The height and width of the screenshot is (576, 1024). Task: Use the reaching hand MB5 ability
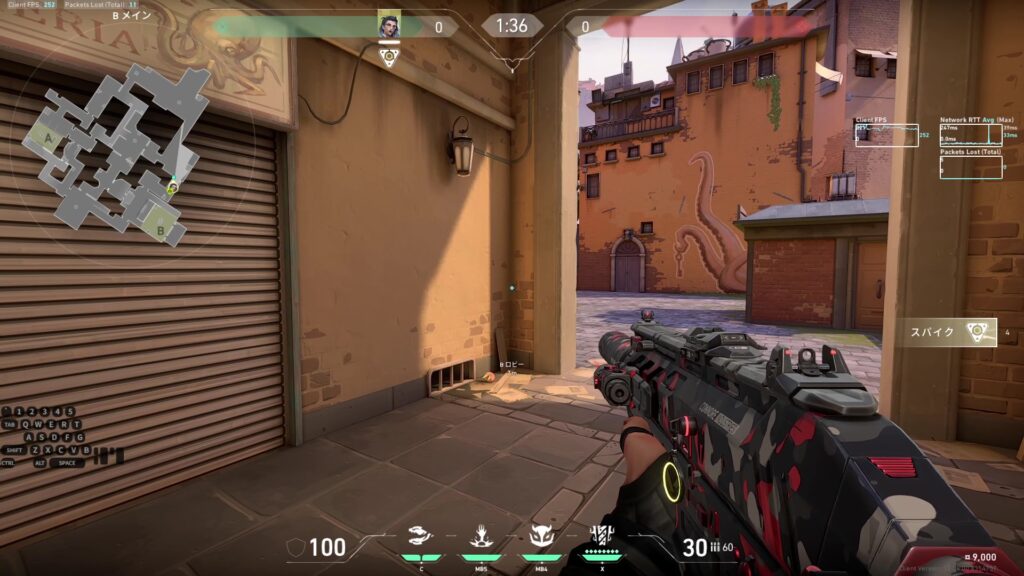[481, 537]
